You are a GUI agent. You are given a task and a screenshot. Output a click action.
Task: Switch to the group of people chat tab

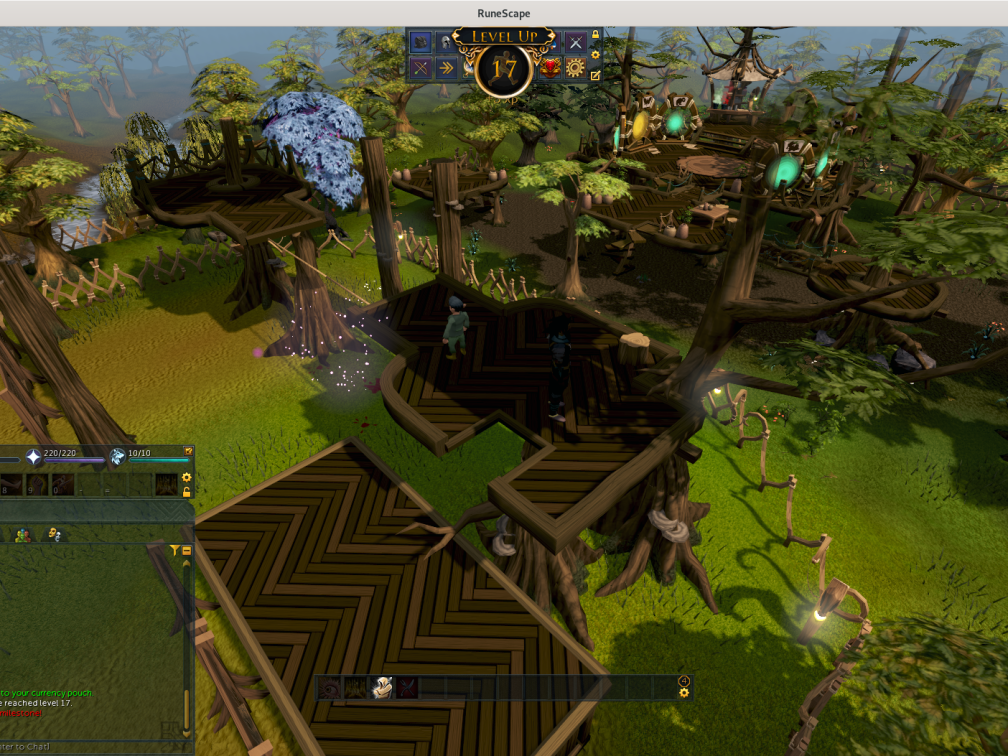(23, 535)
